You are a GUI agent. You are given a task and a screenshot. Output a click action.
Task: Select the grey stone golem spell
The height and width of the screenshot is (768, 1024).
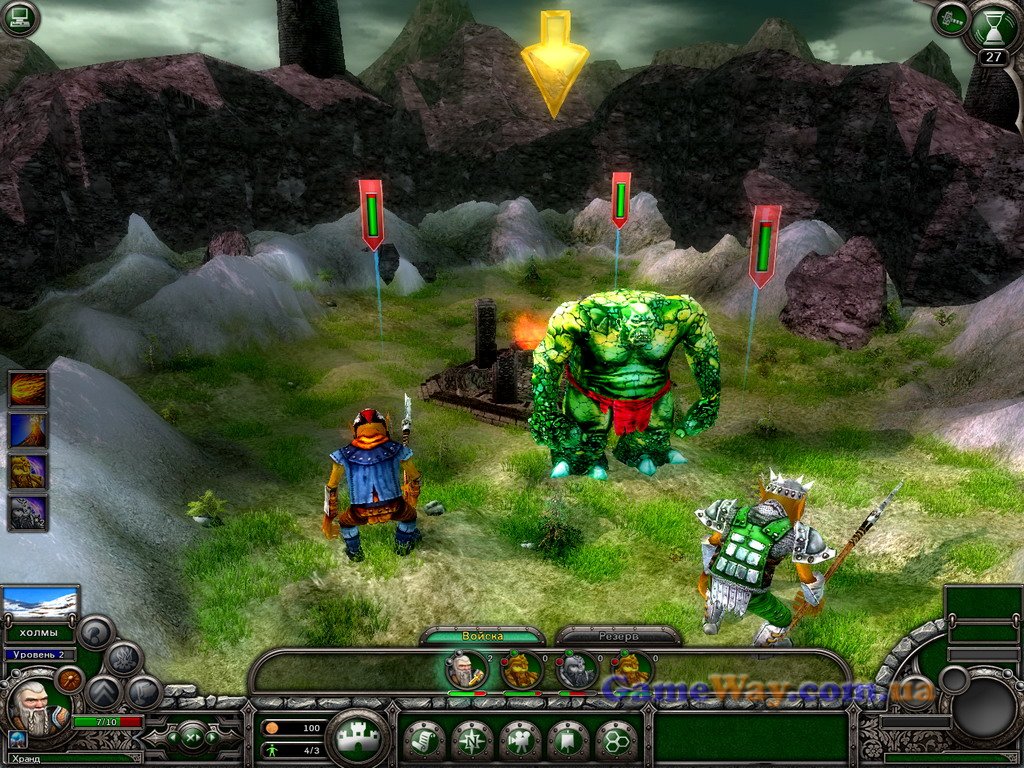pos(28,512)
